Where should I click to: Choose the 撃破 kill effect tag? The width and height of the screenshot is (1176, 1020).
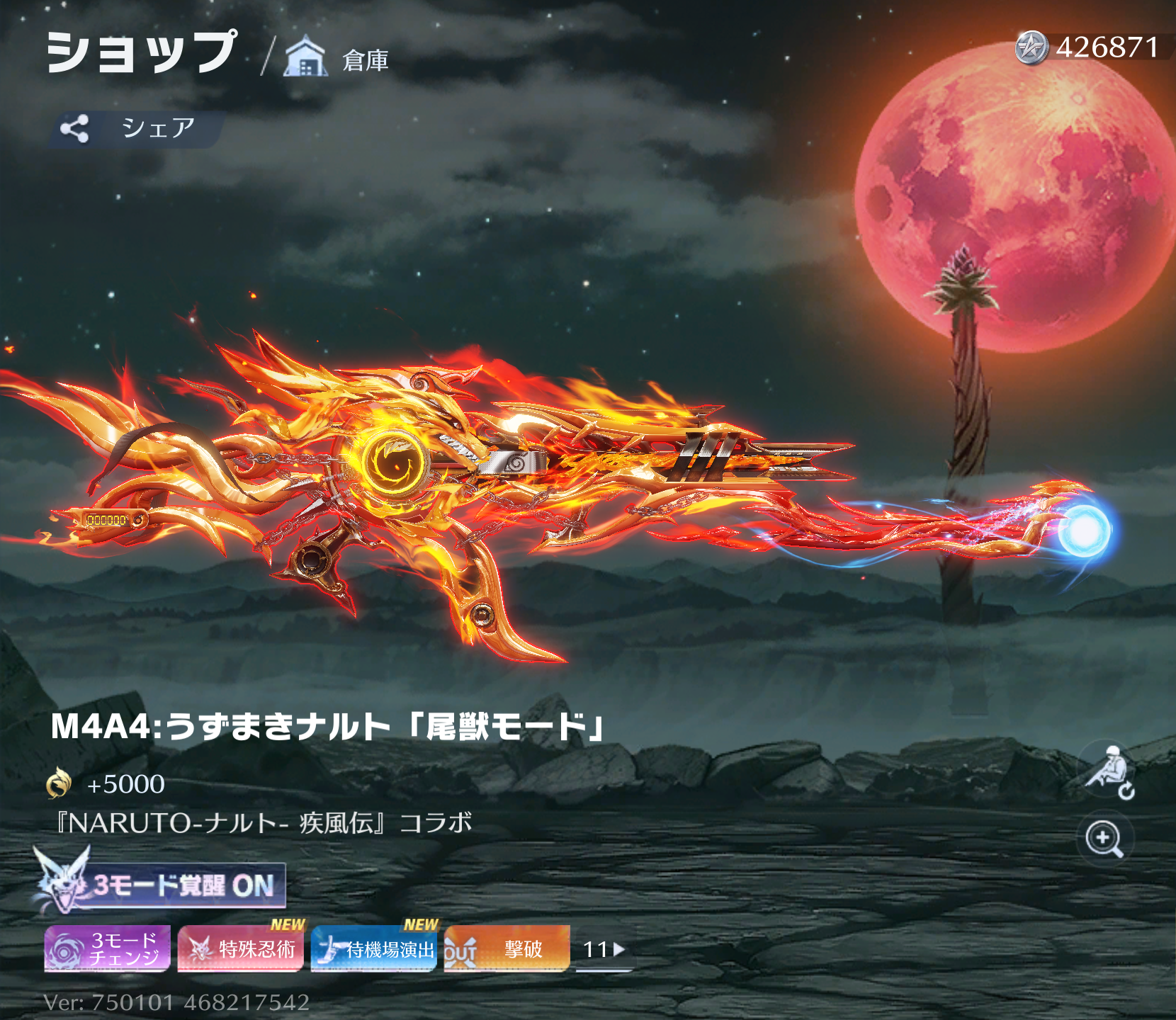(x=507, y=948)
